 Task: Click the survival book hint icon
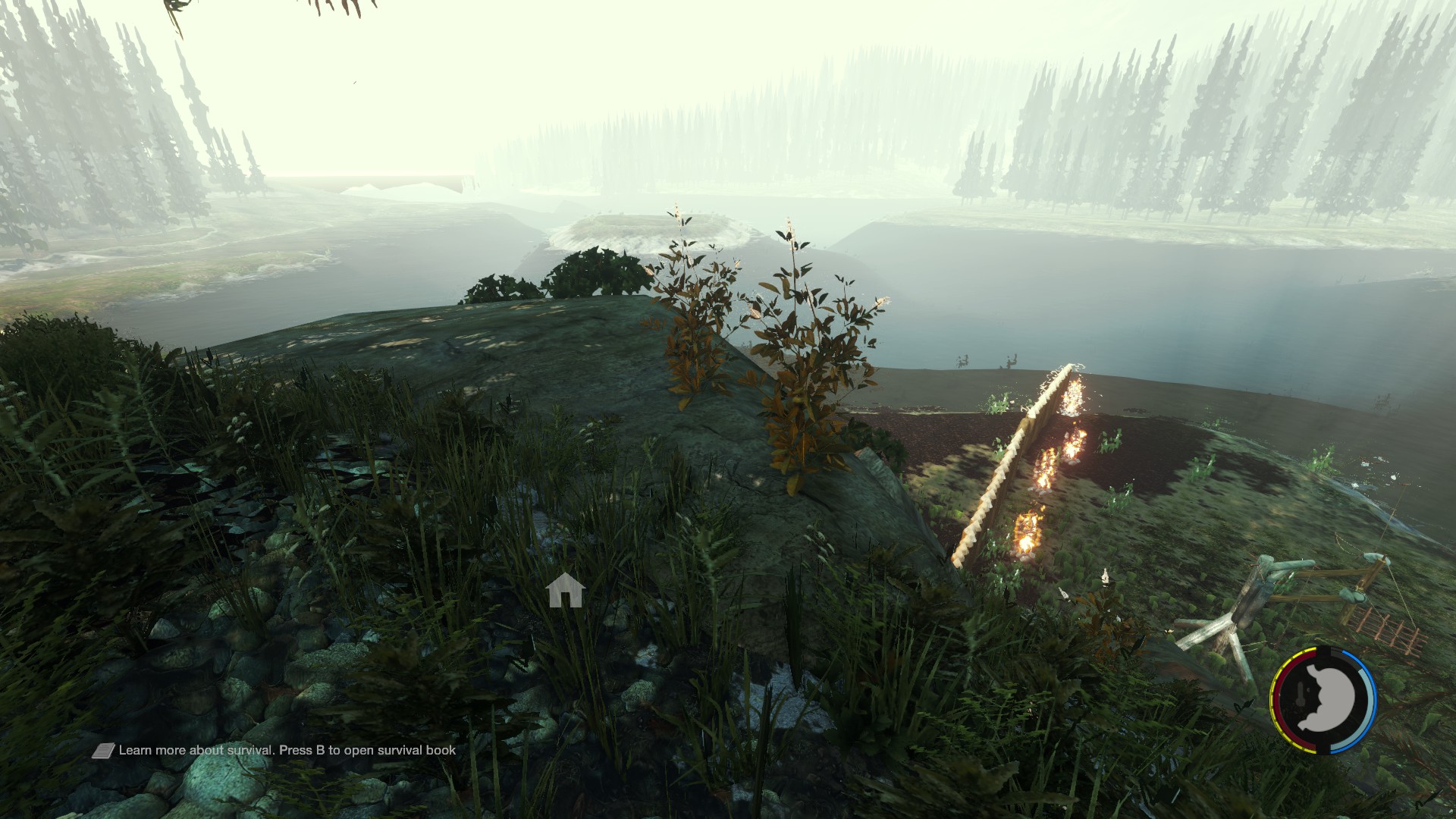[103, 751]
